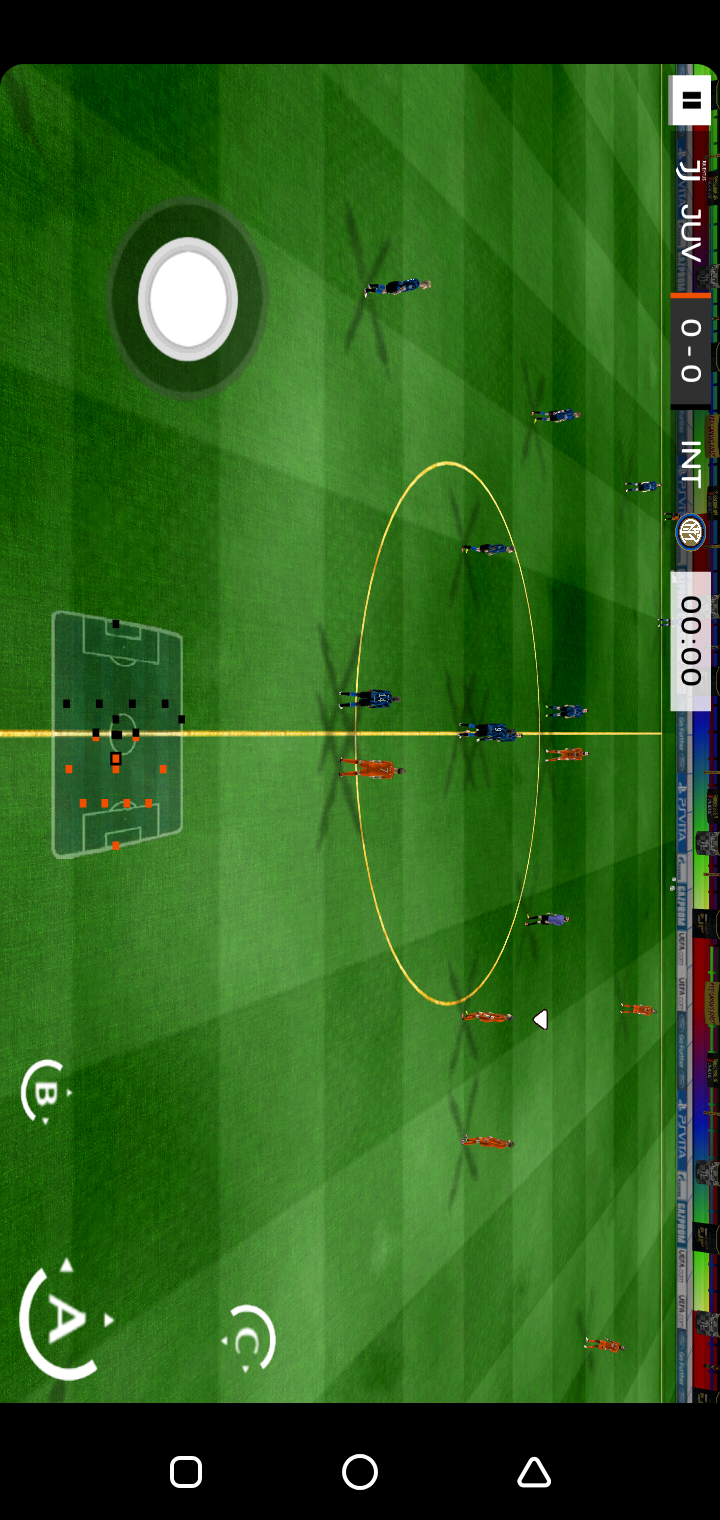The width and height of the screenshot is (720, 1520).
Task: Touch the white virtual joystick knob
Action: (188, 298)
